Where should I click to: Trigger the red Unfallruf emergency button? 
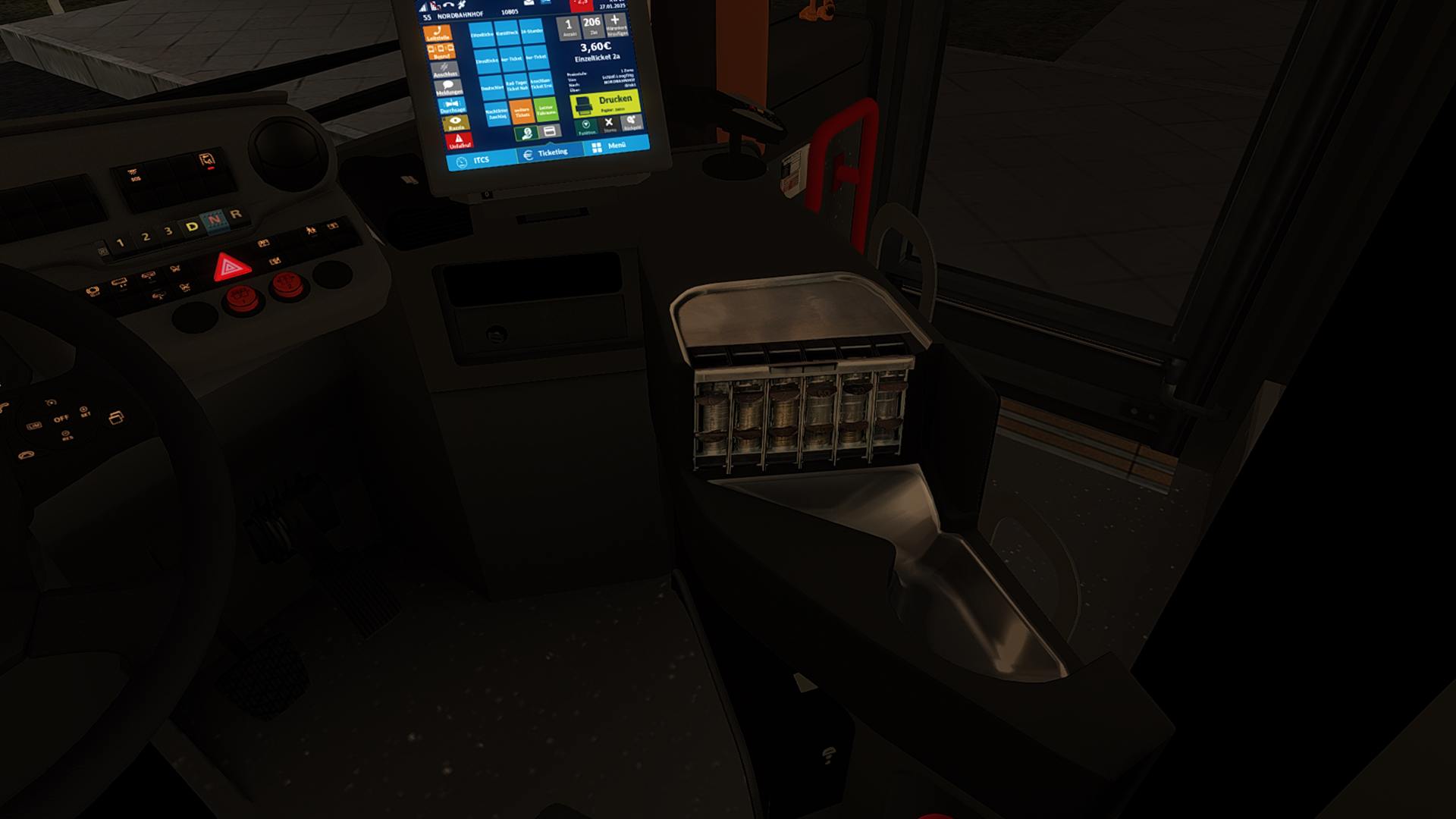click(x=459, y=141)
